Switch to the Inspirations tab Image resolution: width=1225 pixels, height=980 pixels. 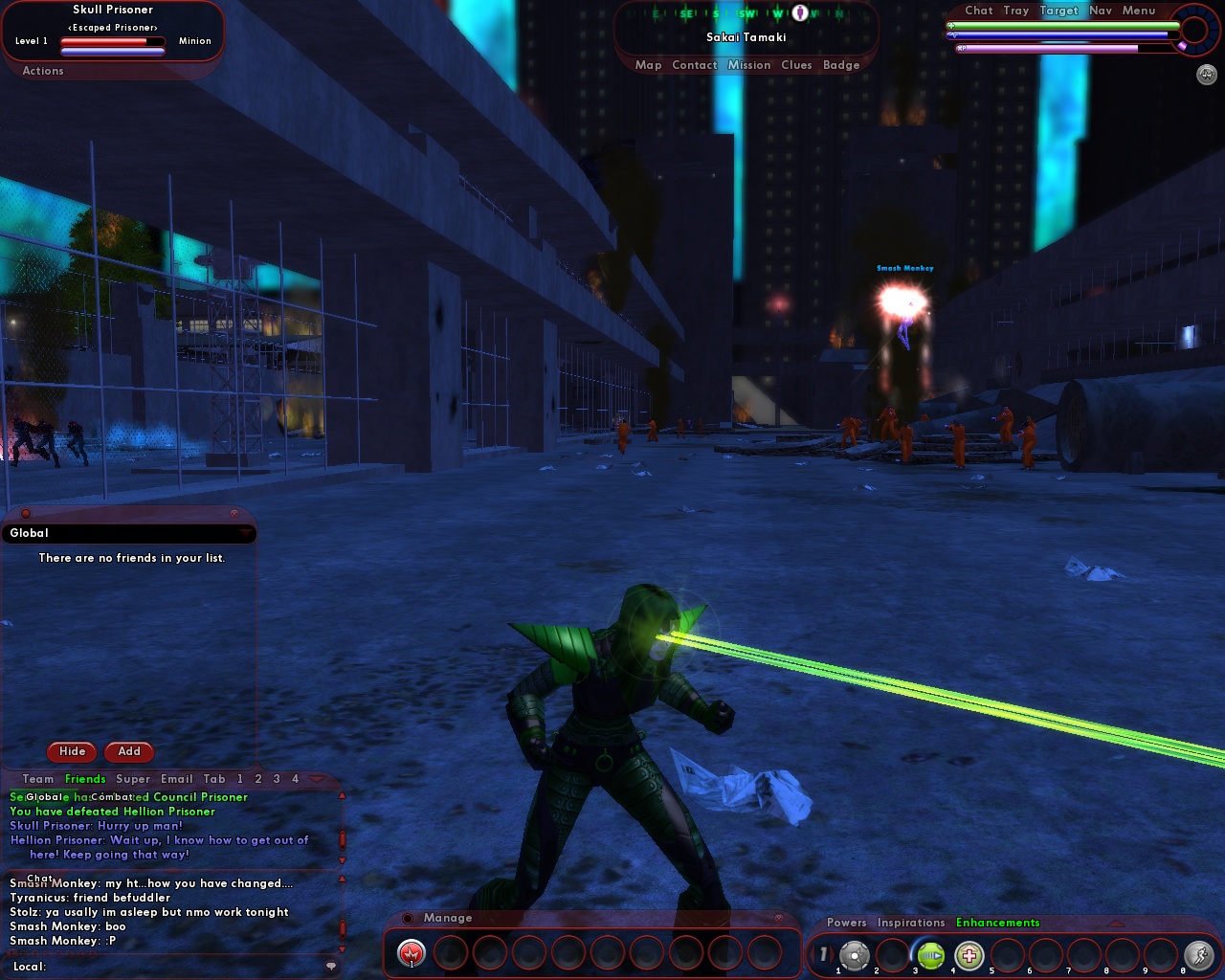tap(910, 922)
